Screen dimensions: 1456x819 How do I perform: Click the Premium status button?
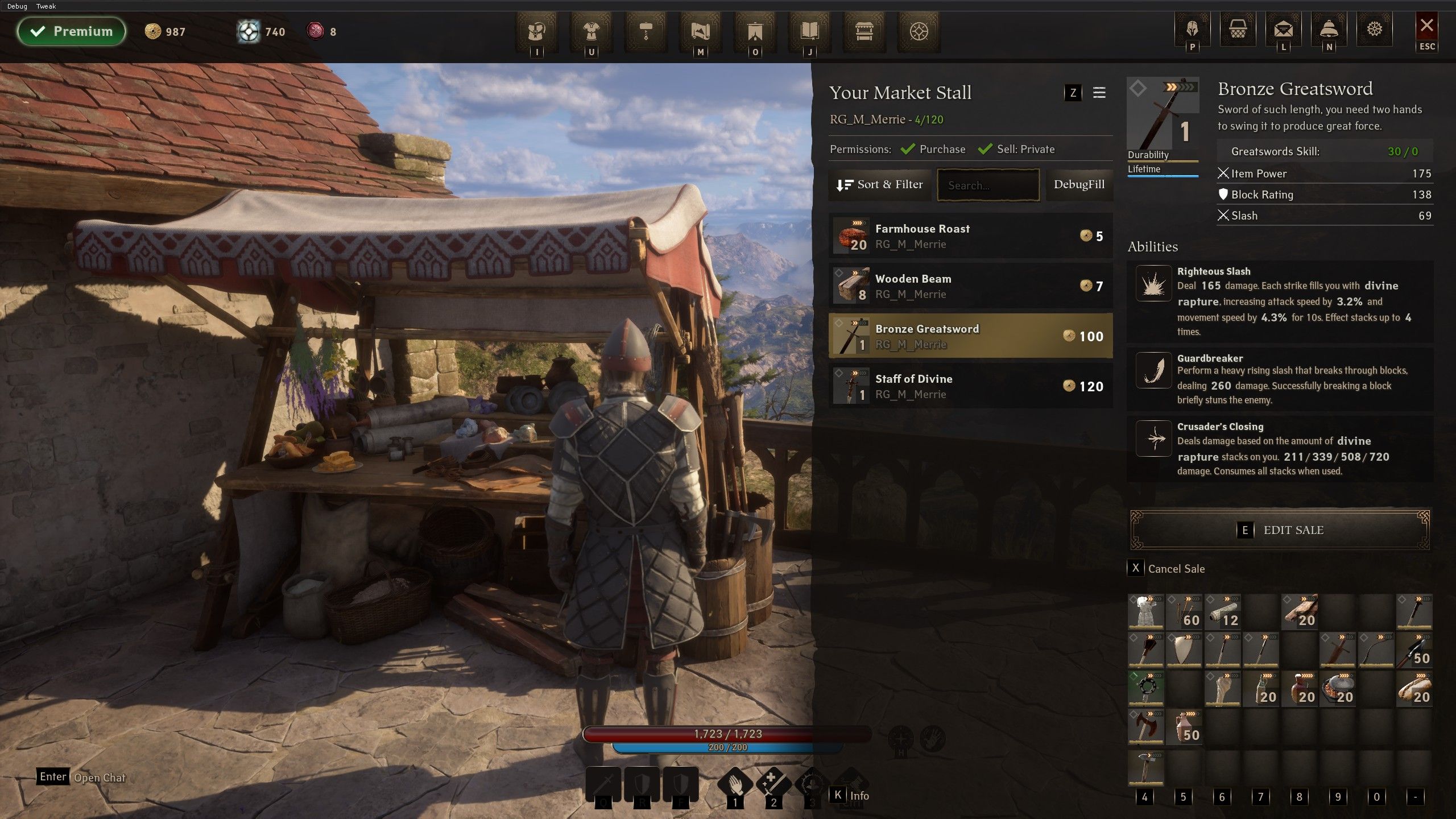(72, 31)
